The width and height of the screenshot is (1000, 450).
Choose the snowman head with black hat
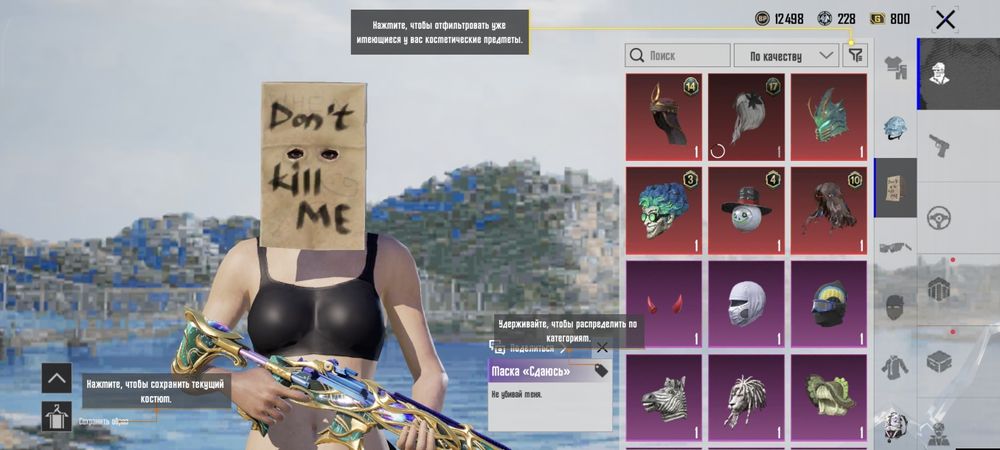(x=746, y=210)
